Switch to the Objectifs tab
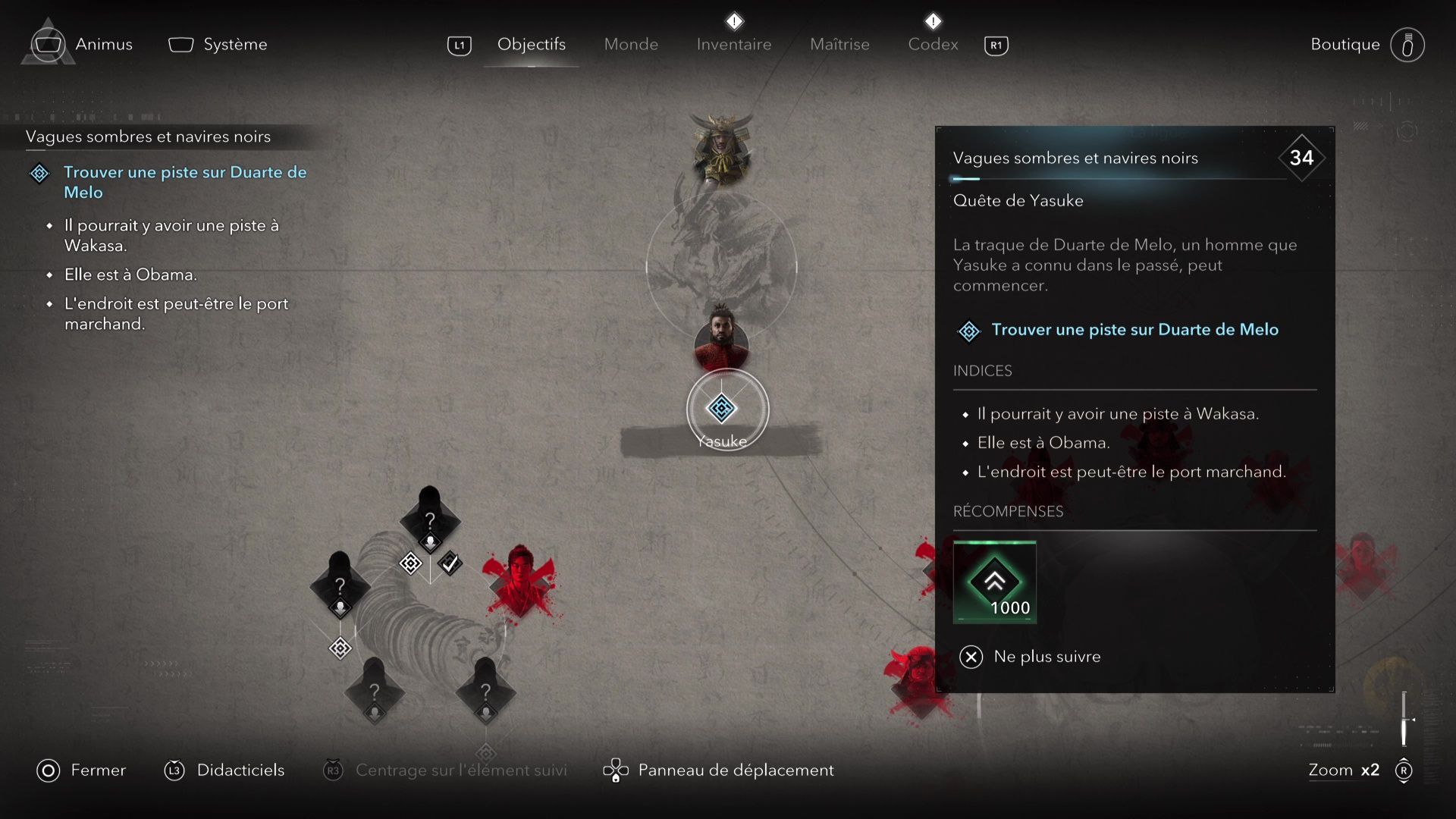This screenshot has height=819, width=1456. click(x=531, y=44)
